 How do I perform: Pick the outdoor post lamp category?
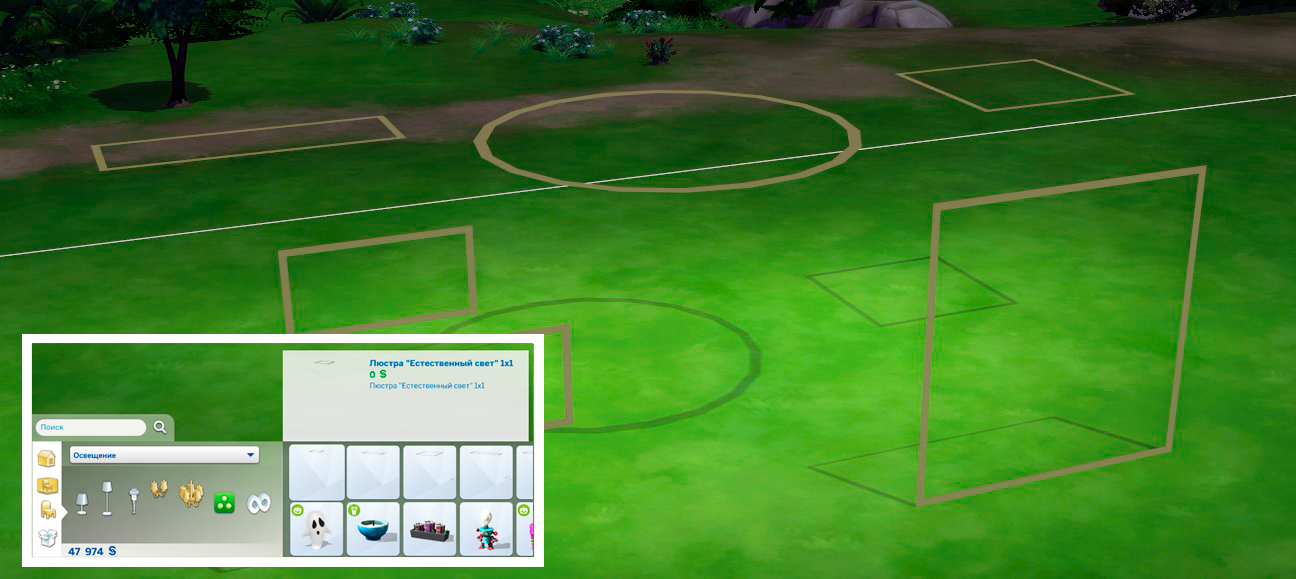click(x=133, y=499)
